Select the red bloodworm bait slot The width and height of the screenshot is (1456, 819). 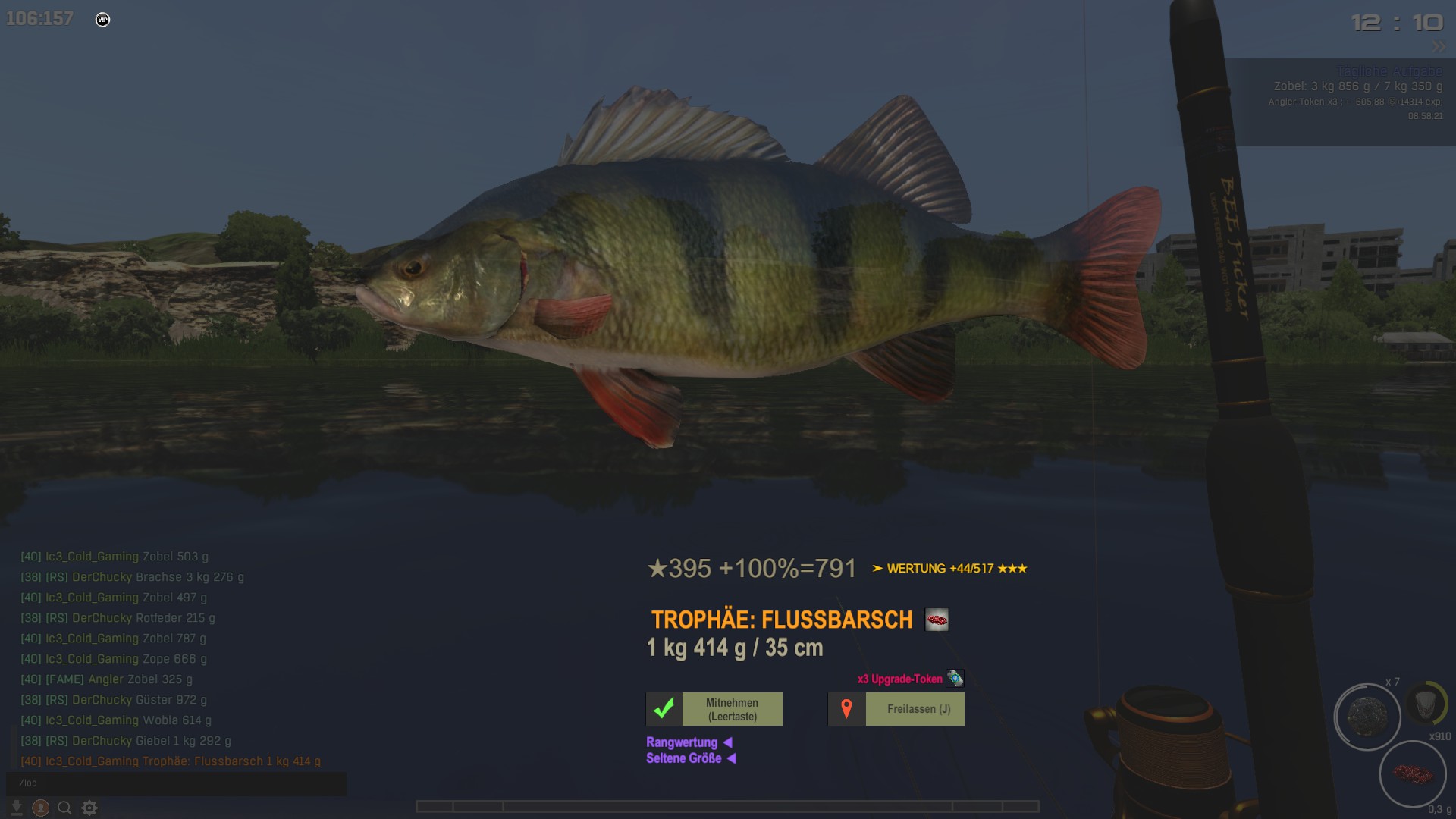[1413, 774]
